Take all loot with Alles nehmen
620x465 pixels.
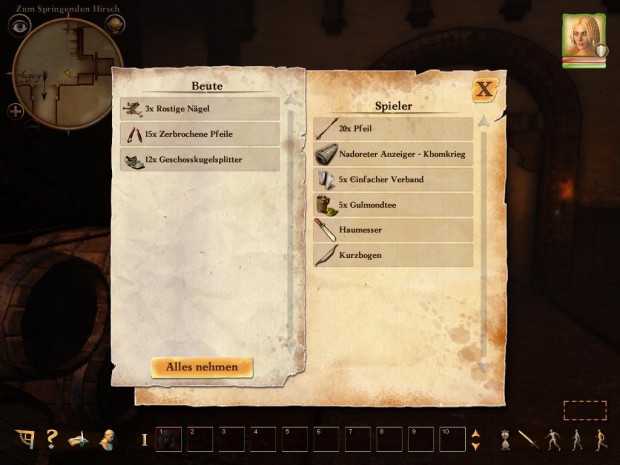[x=202, y=367]
